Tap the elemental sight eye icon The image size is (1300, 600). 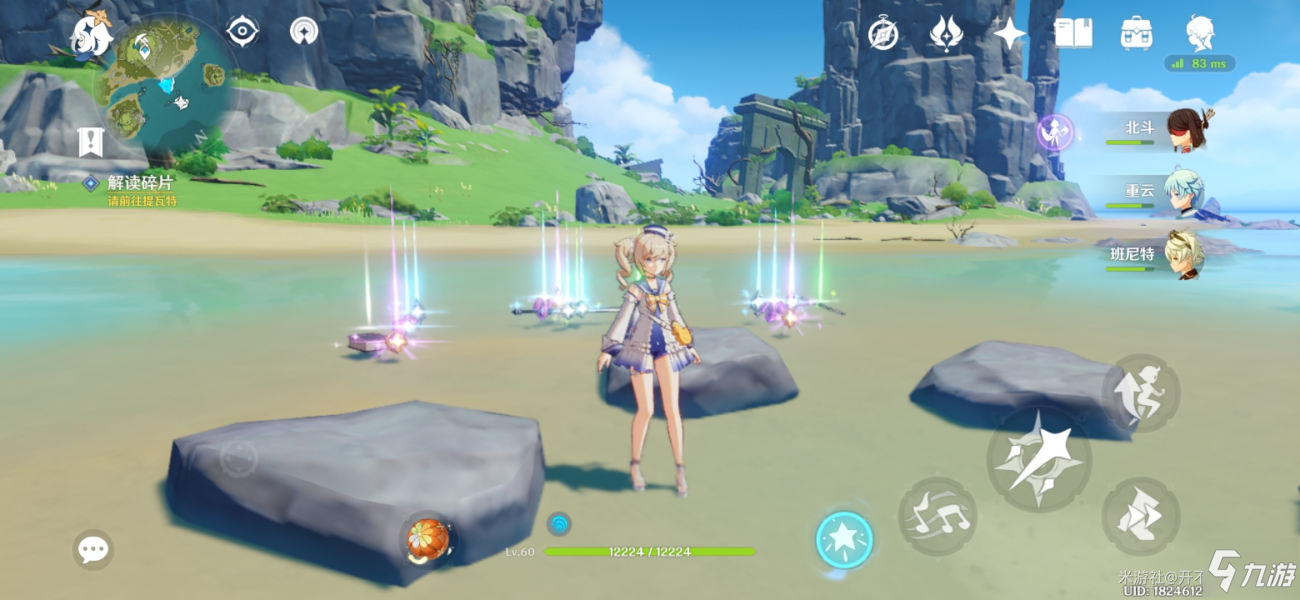[x=242, y=31]
